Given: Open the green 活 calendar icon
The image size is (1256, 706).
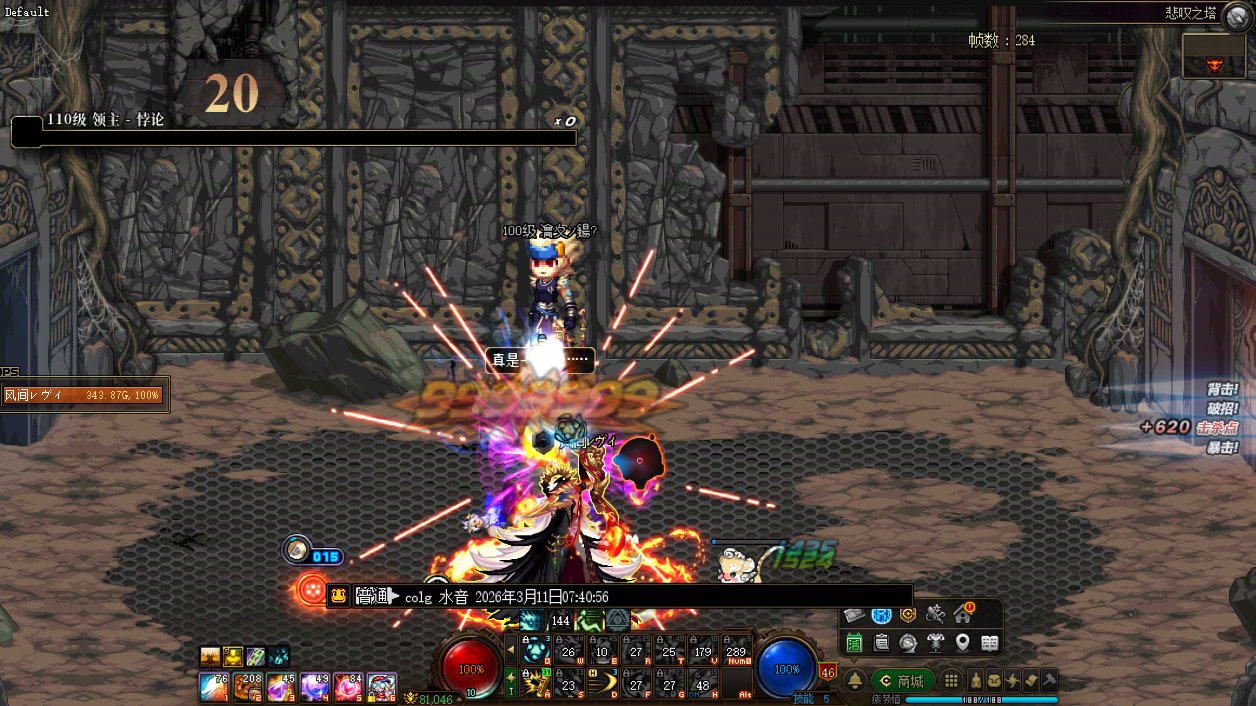Looking at the screenshot, I should click(x=854, y=642).
